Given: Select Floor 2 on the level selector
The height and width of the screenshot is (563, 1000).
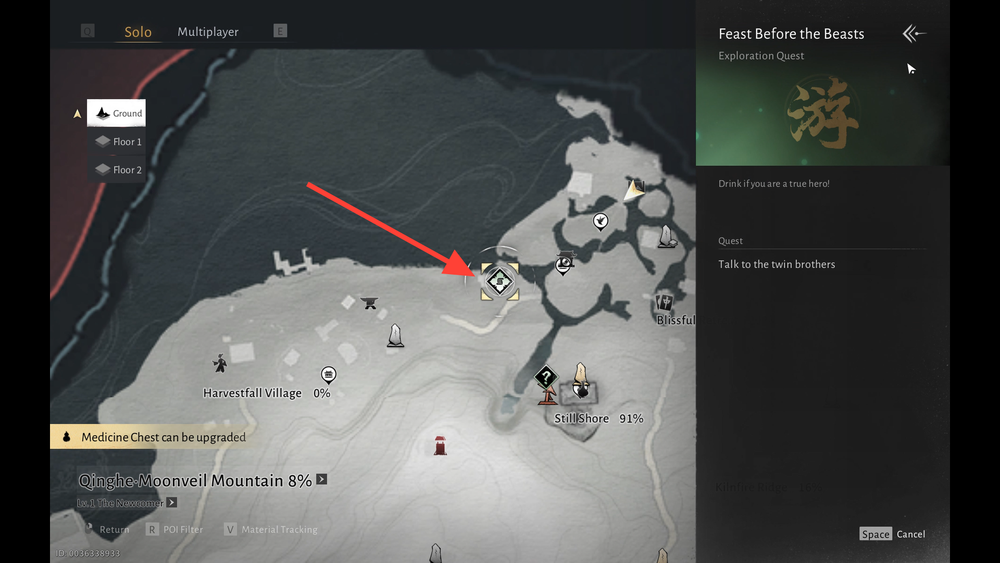Looking at the screenshot, I should pos(116,170).
